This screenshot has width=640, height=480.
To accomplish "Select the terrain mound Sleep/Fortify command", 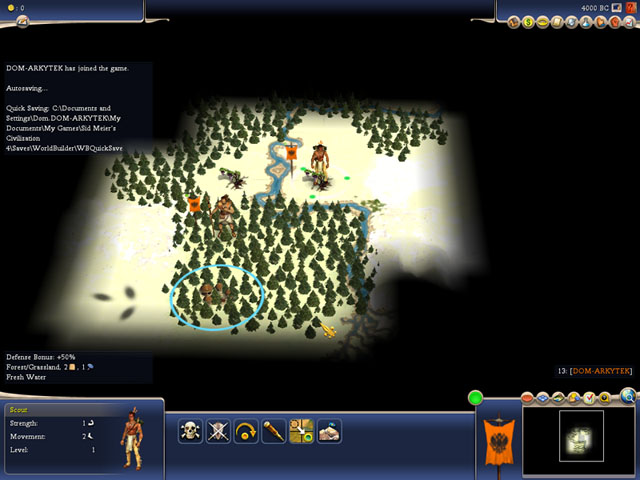I will (330, 431).
